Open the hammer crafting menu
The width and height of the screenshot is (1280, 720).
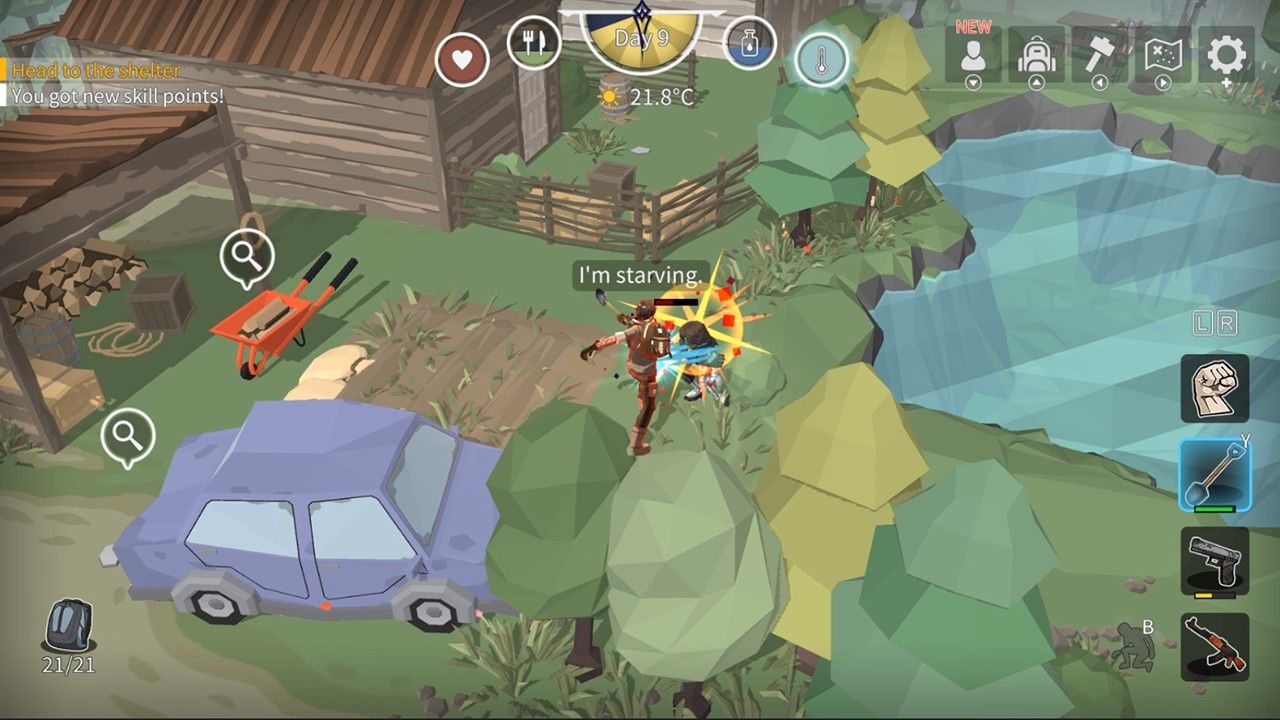[1100, 55]
